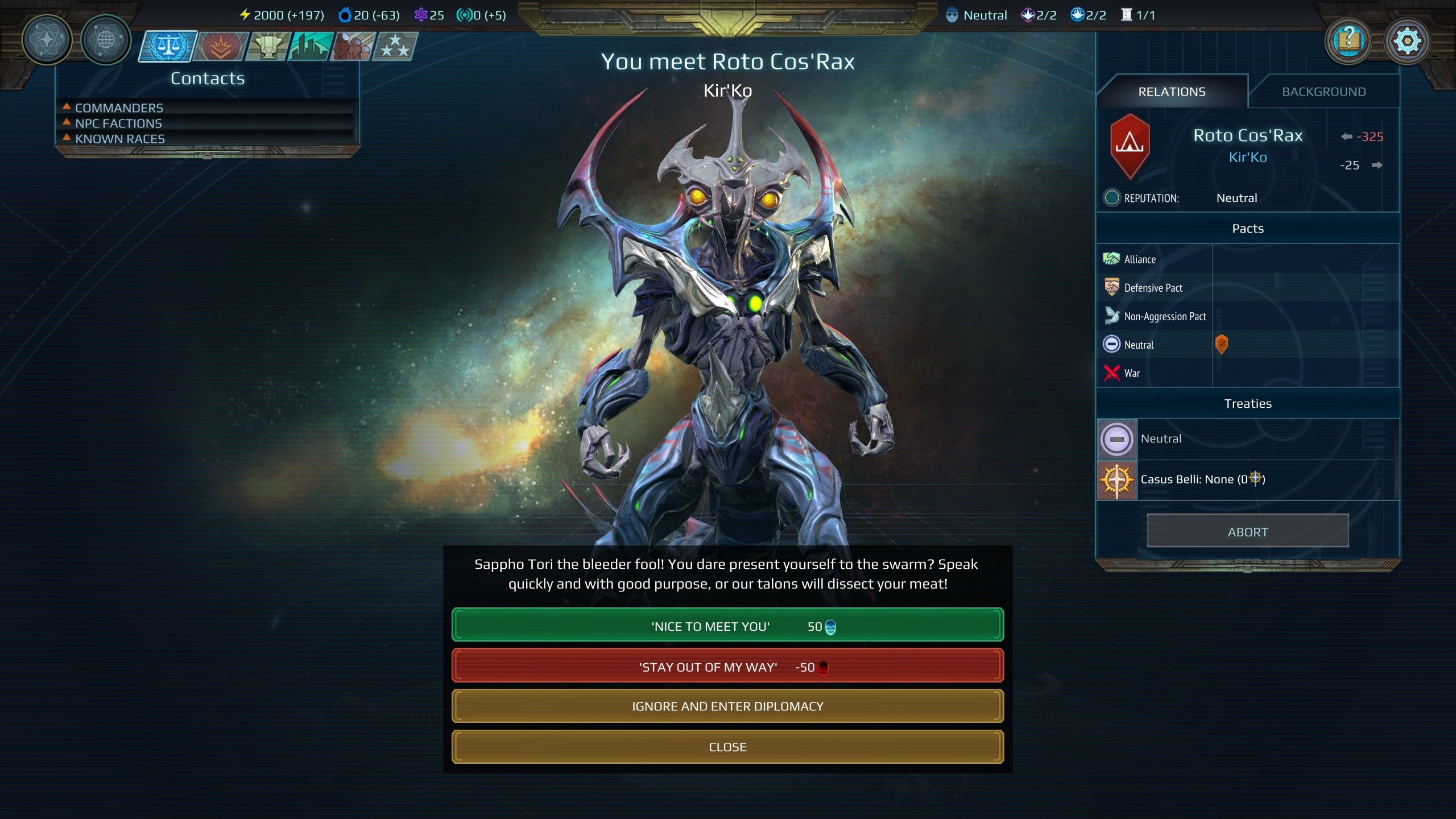Open the settings gear icon
This screenshot has height=819, width=1456.
[x=1406, y=40]
